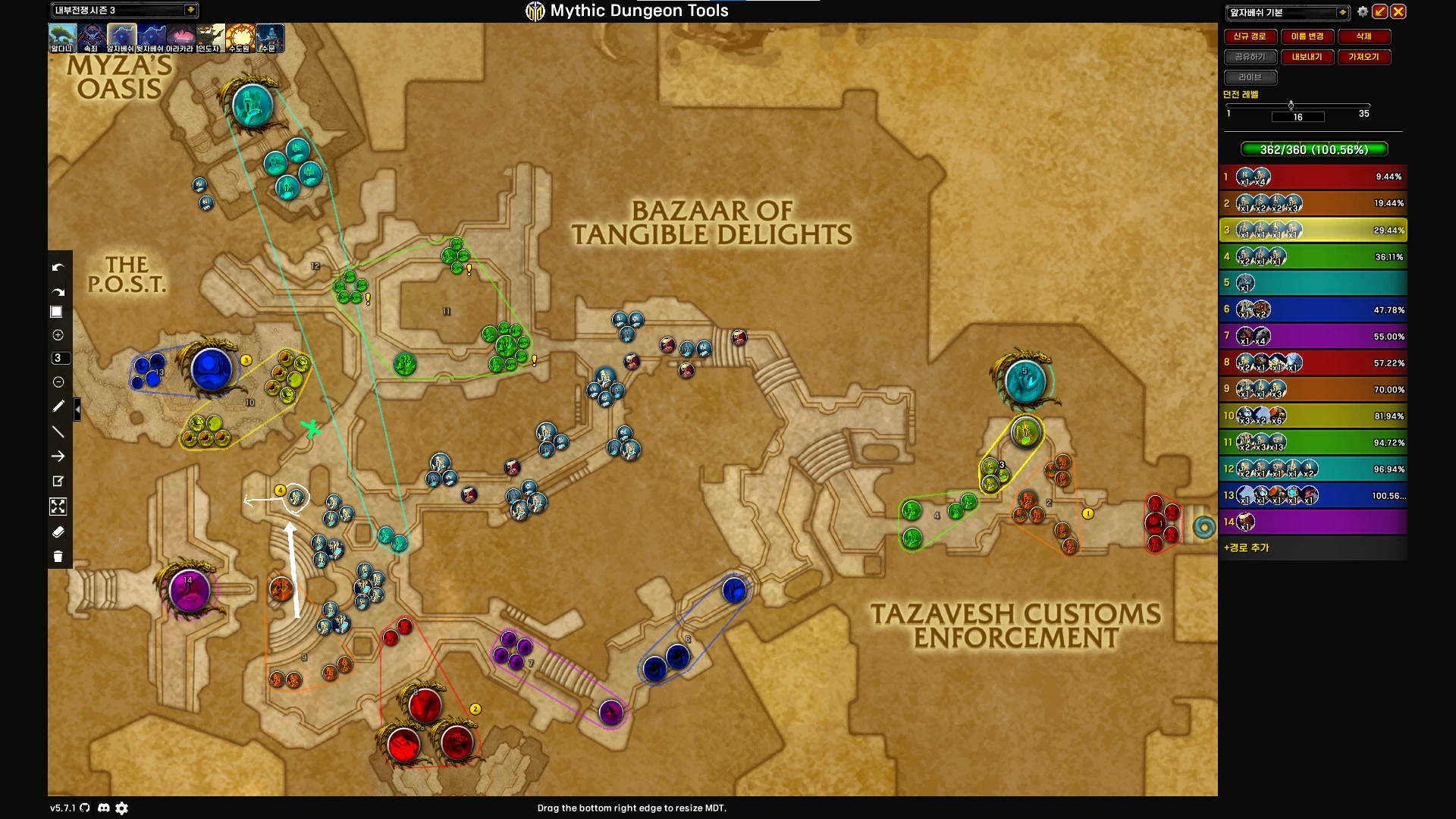Delete the route with 삭제 button

tap(1363, 36)
